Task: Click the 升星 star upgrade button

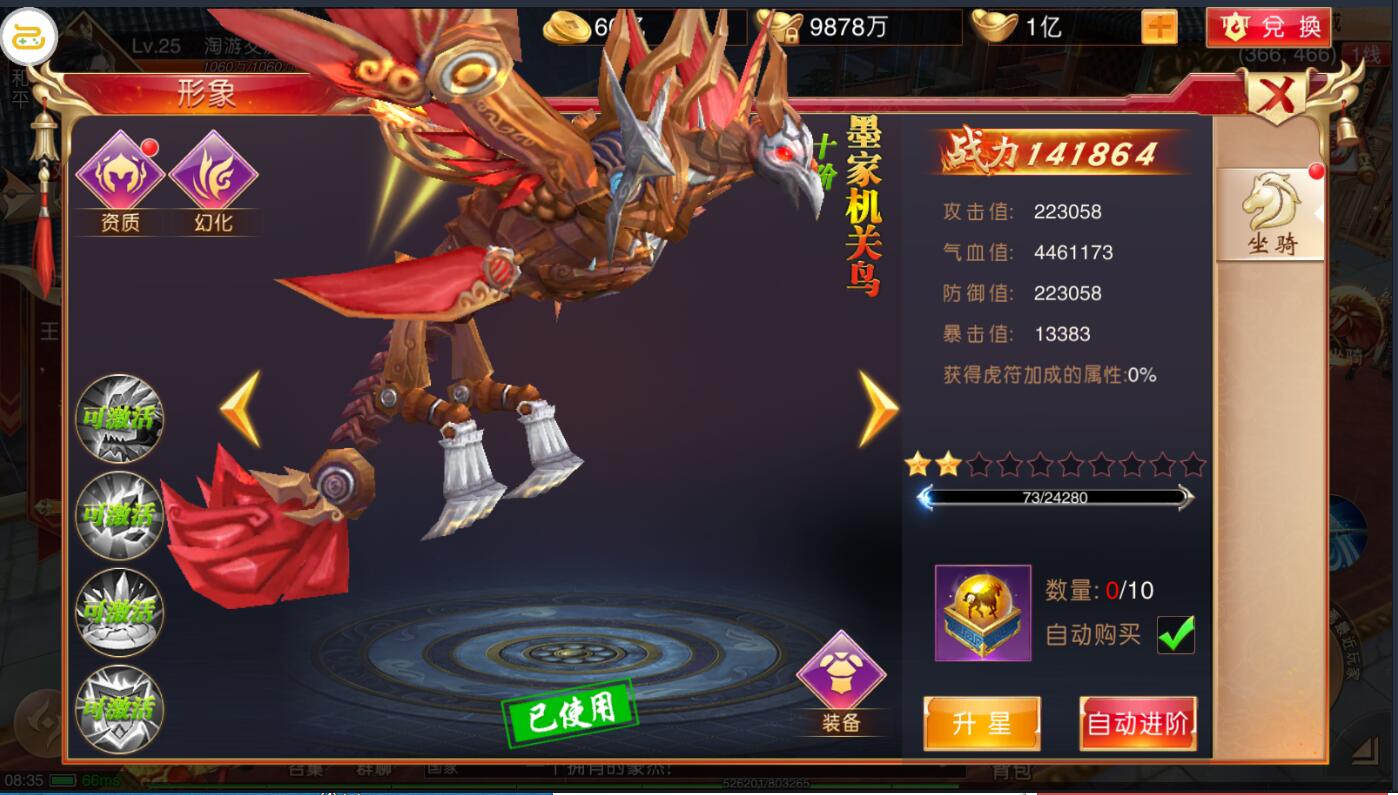Action: click(981, 723)
